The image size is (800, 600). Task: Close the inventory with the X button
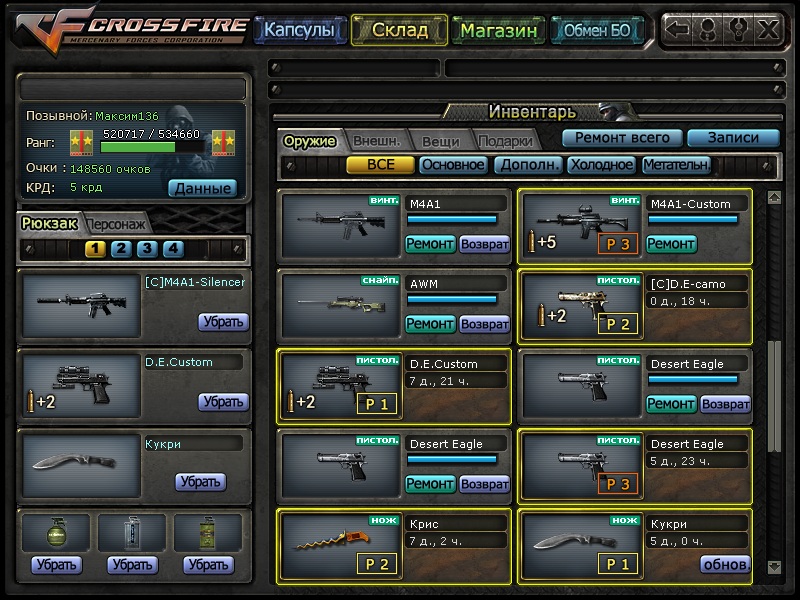click(x=768, y=29)
